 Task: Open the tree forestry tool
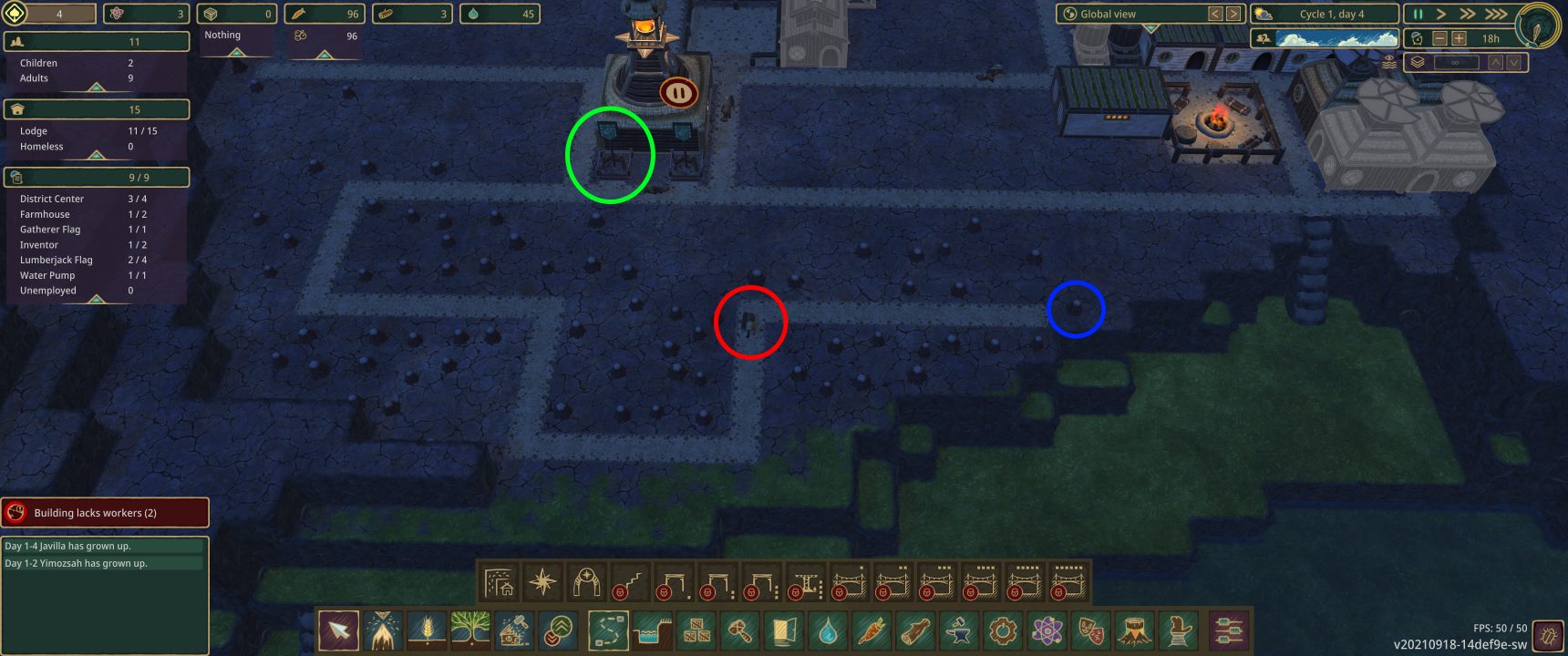click(470, 630)
